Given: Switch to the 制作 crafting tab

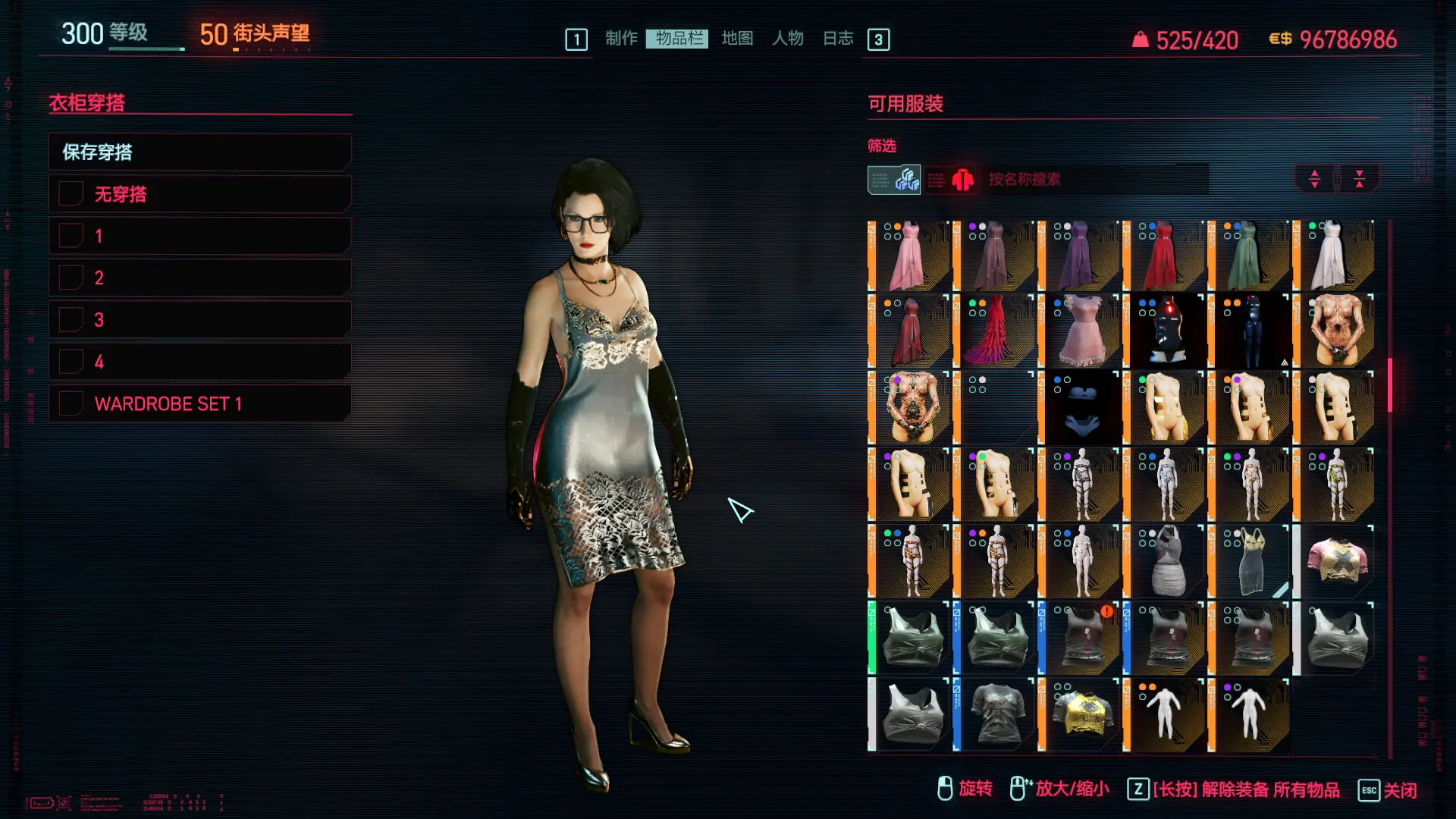Looking at the screenshot, I should (621, 39).
